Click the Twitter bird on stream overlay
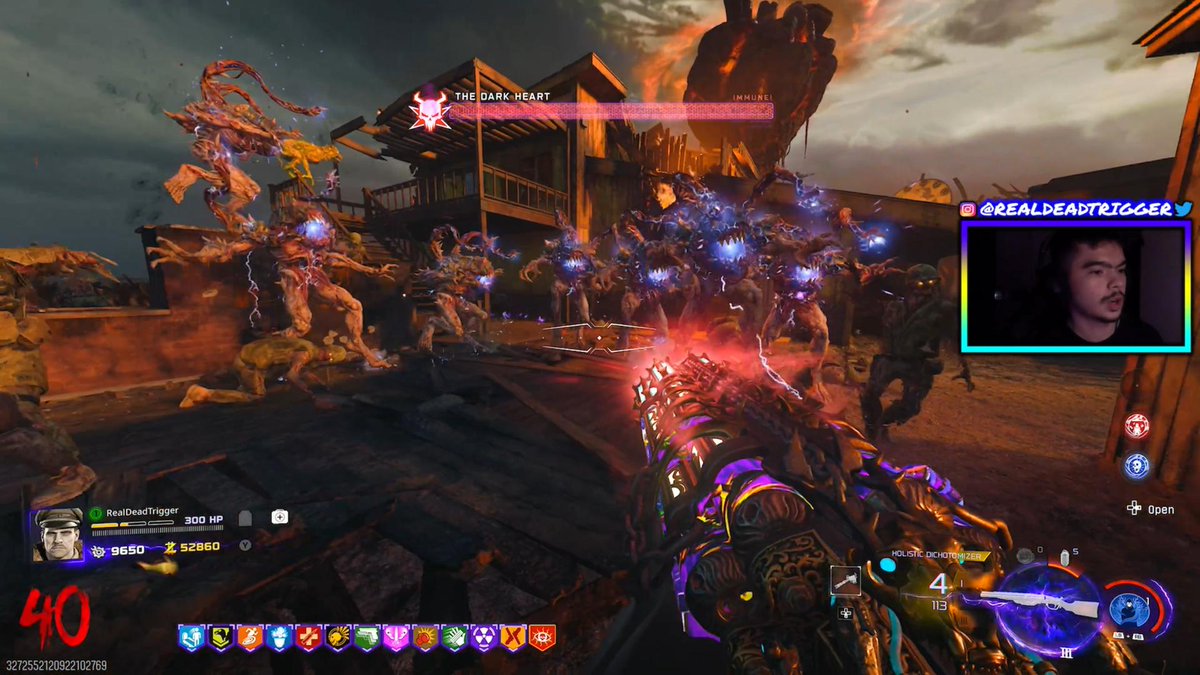This screenshot has width=1200, height=675. coord(1183,209)
